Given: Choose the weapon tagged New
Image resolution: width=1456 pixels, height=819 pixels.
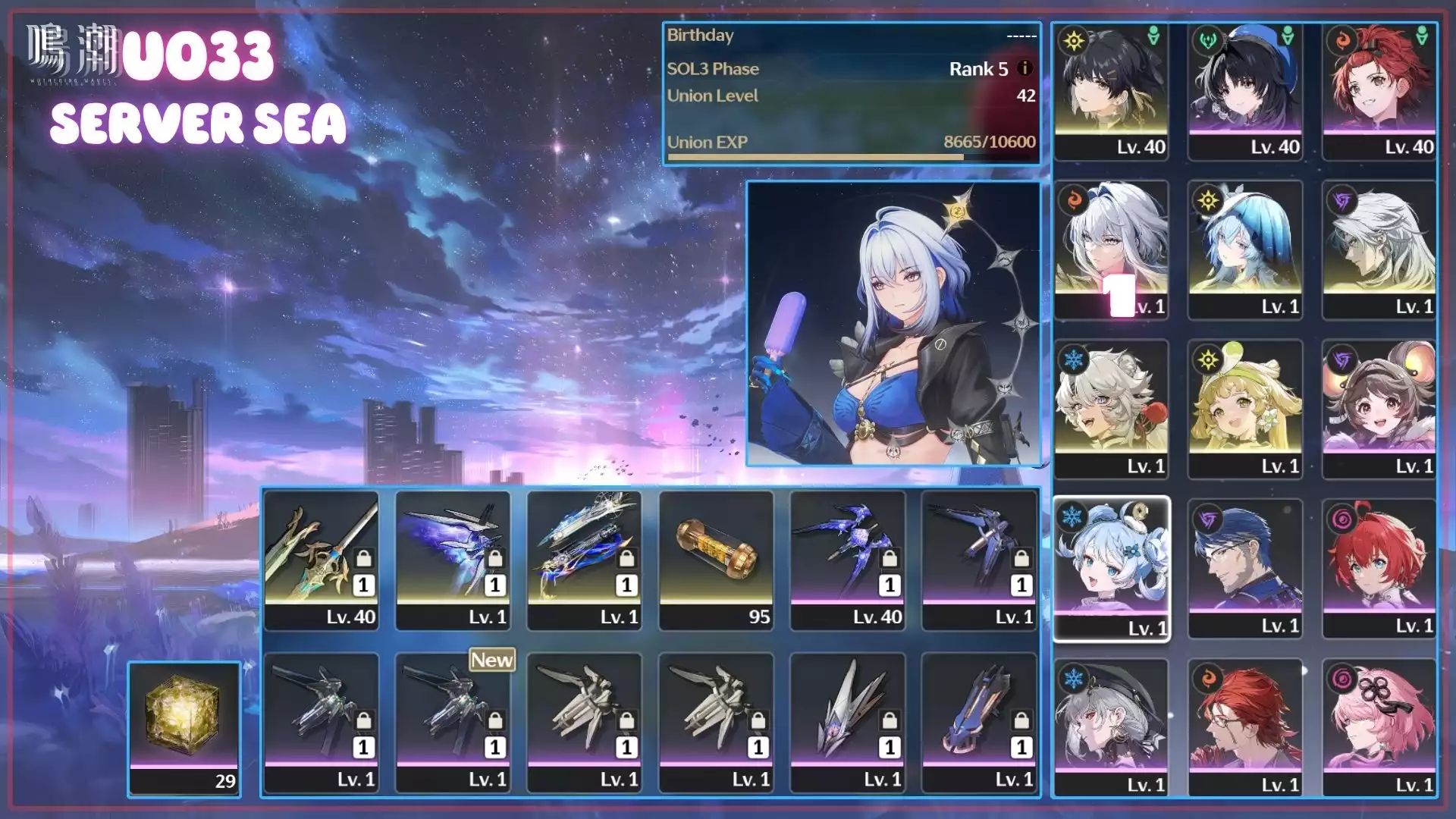Looking at the screenshot, I should [x=453, y=722].
